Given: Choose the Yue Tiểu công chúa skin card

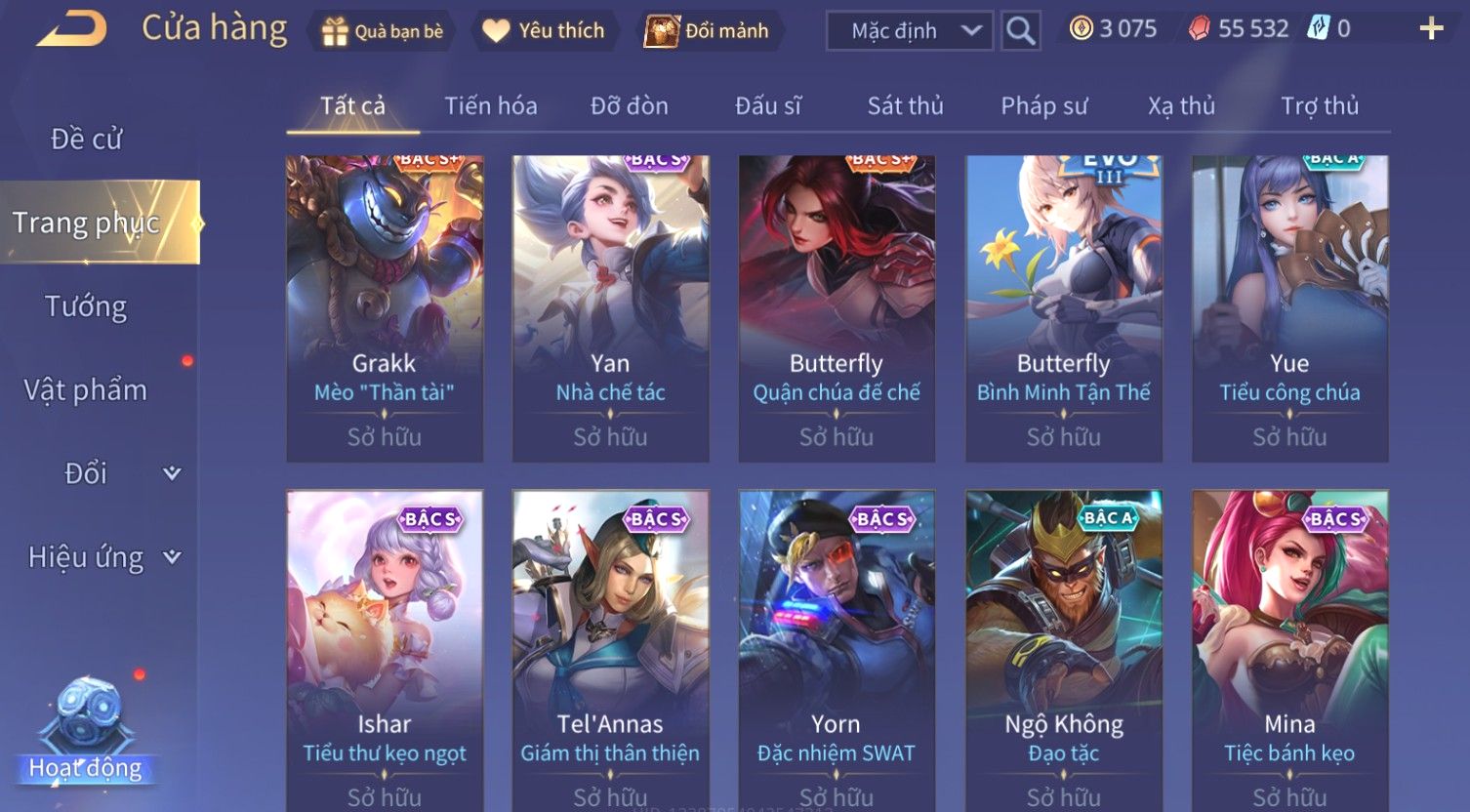Looking at the screenshot, I should (x=1289, y=308).
